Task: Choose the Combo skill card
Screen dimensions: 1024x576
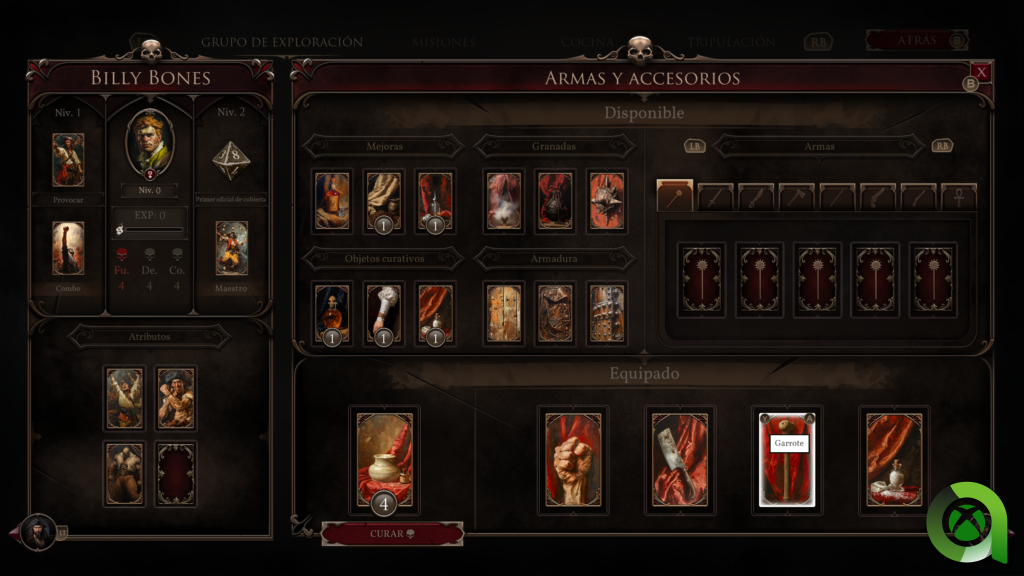Action: (x=68, y=248)
